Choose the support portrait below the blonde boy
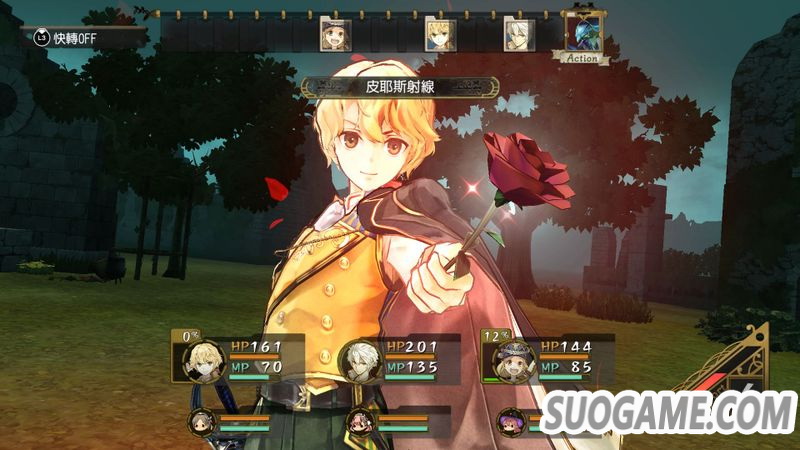 201,421
